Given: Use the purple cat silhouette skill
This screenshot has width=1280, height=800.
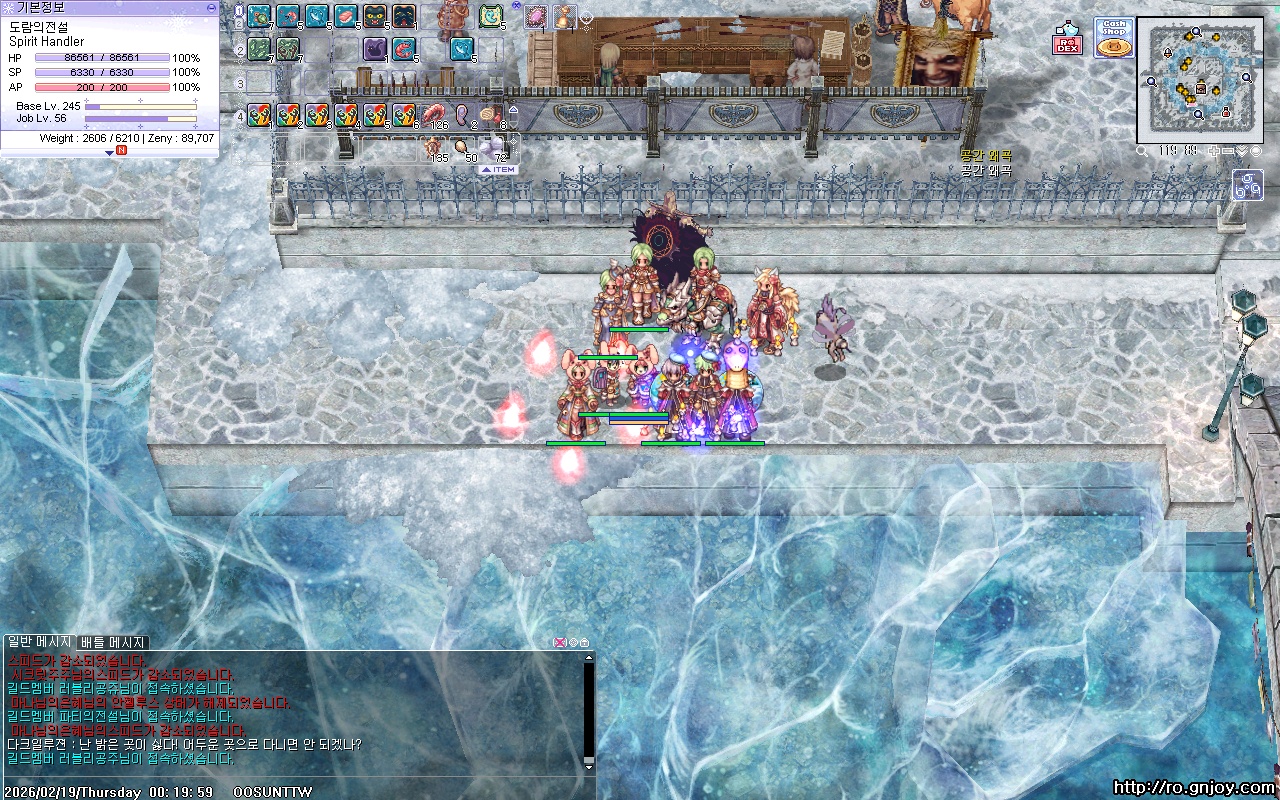Looking at the screenshot, I should 375,47.
